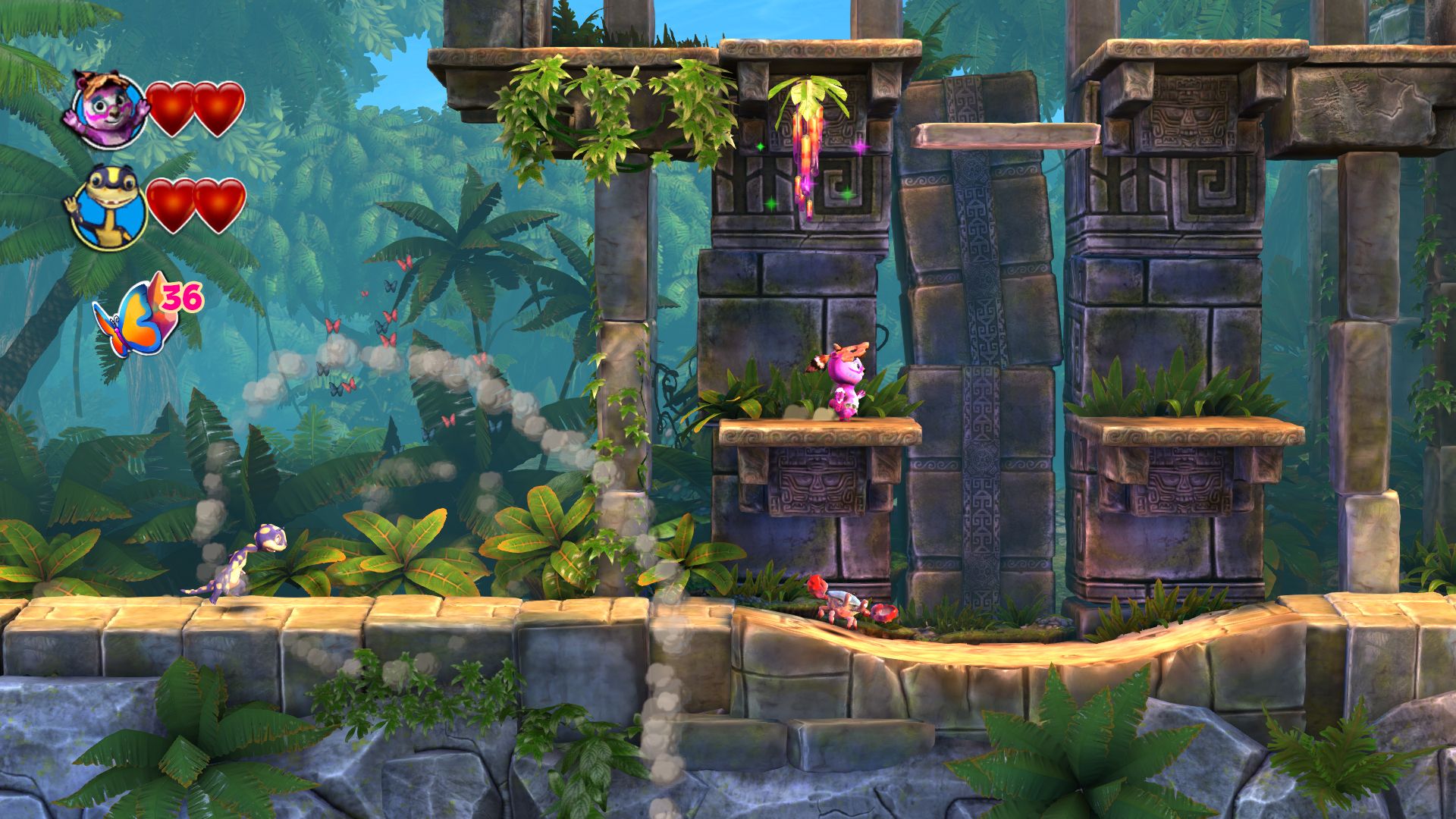Viewport: 1456px width, 819px height.
Task: Click the first heart beside the salamander portrait
Action: (171, 206)
